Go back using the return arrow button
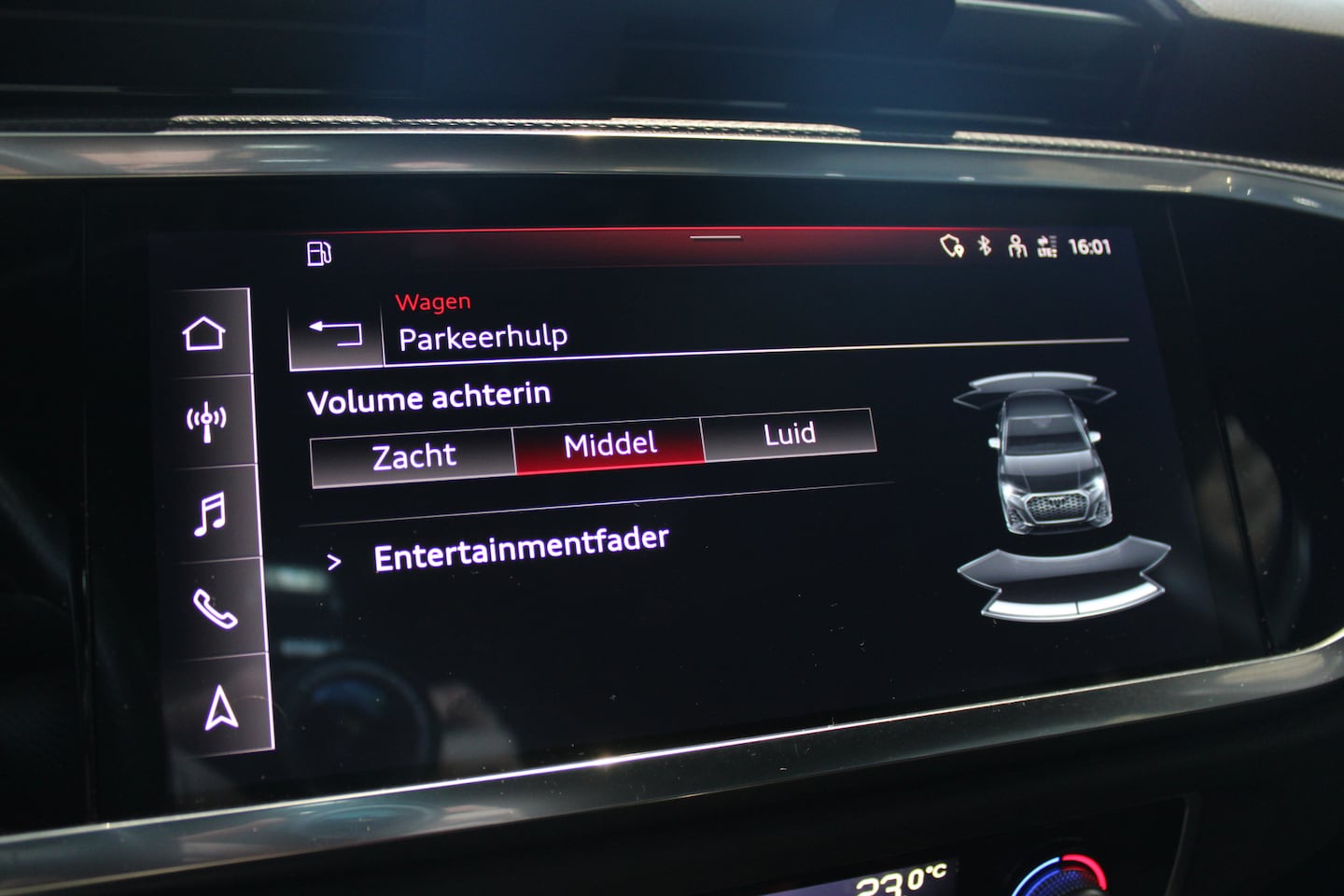This screenshot has width=1344, height=896. 336,332
